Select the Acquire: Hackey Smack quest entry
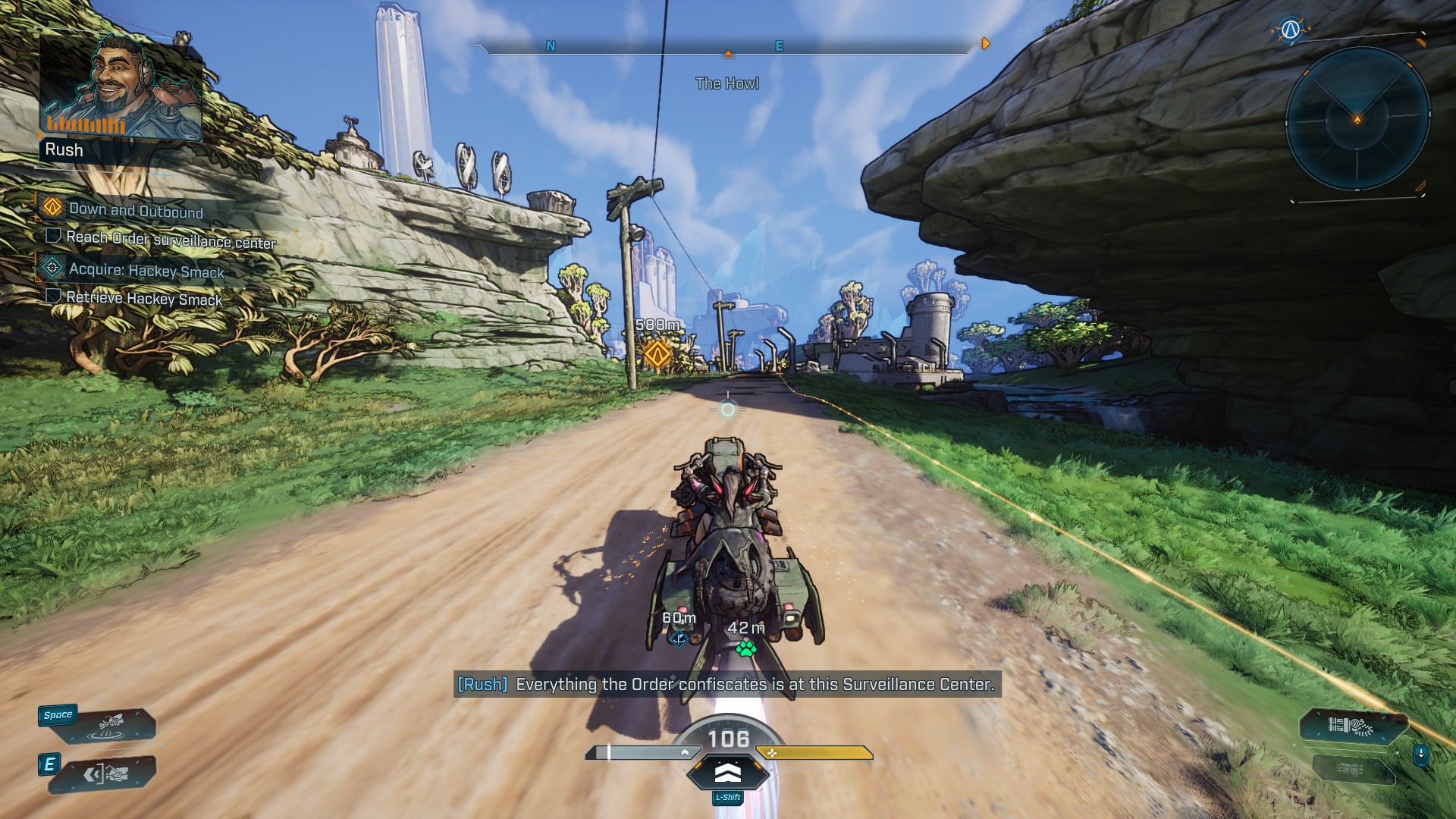Screen dimensions: 1456x819 [146, 270]
